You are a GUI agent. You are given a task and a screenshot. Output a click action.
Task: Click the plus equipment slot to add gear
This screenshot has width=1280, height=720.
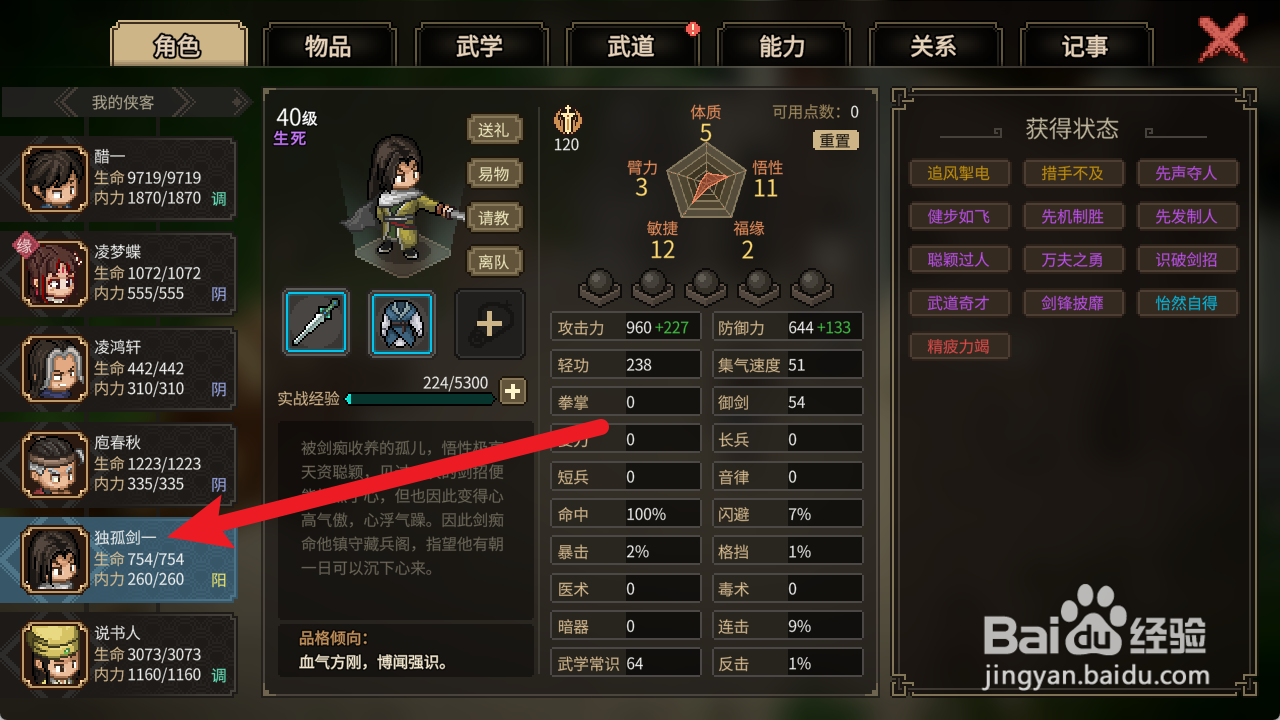[x=489, y=322]
